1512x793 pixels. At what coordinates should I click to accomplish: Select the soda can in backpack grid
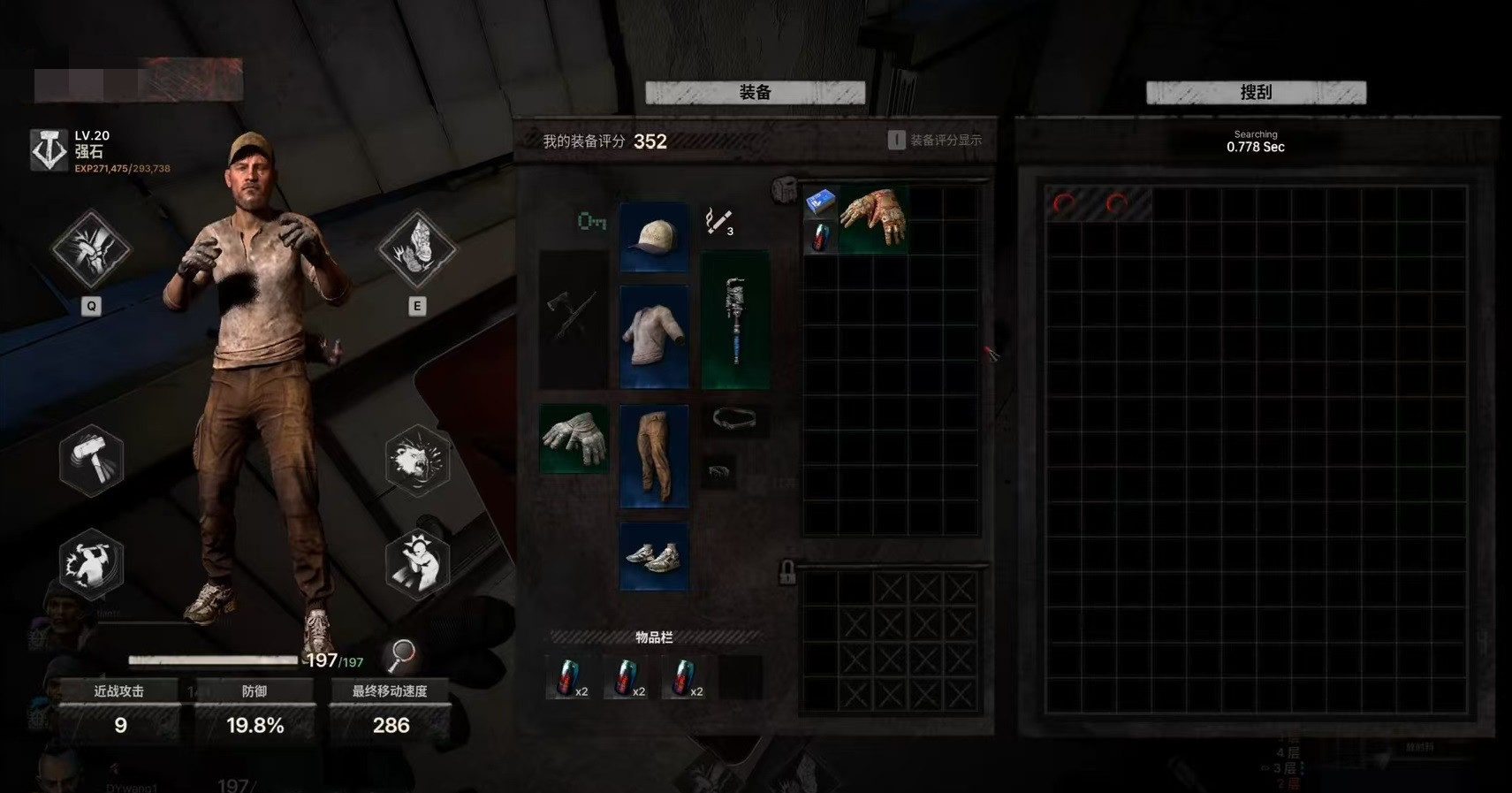point(820,237)
